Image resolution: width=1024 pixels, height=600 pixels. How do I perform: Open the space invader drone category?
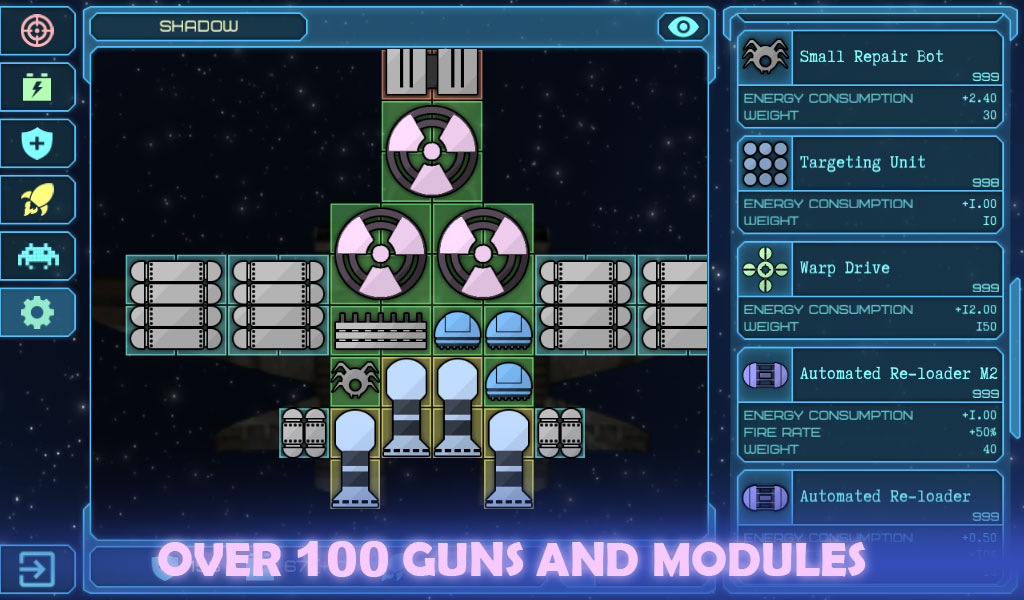click(x=38, y=256)
